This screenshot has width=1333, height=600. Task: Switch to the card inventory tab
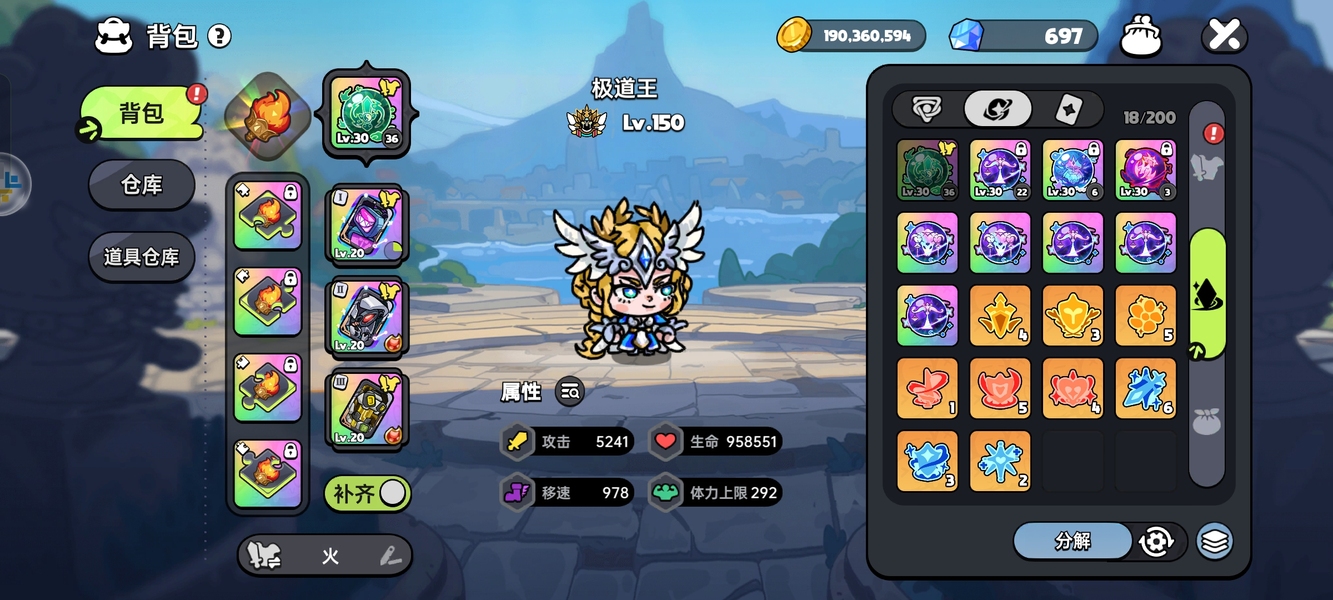tap(1068, 110)
